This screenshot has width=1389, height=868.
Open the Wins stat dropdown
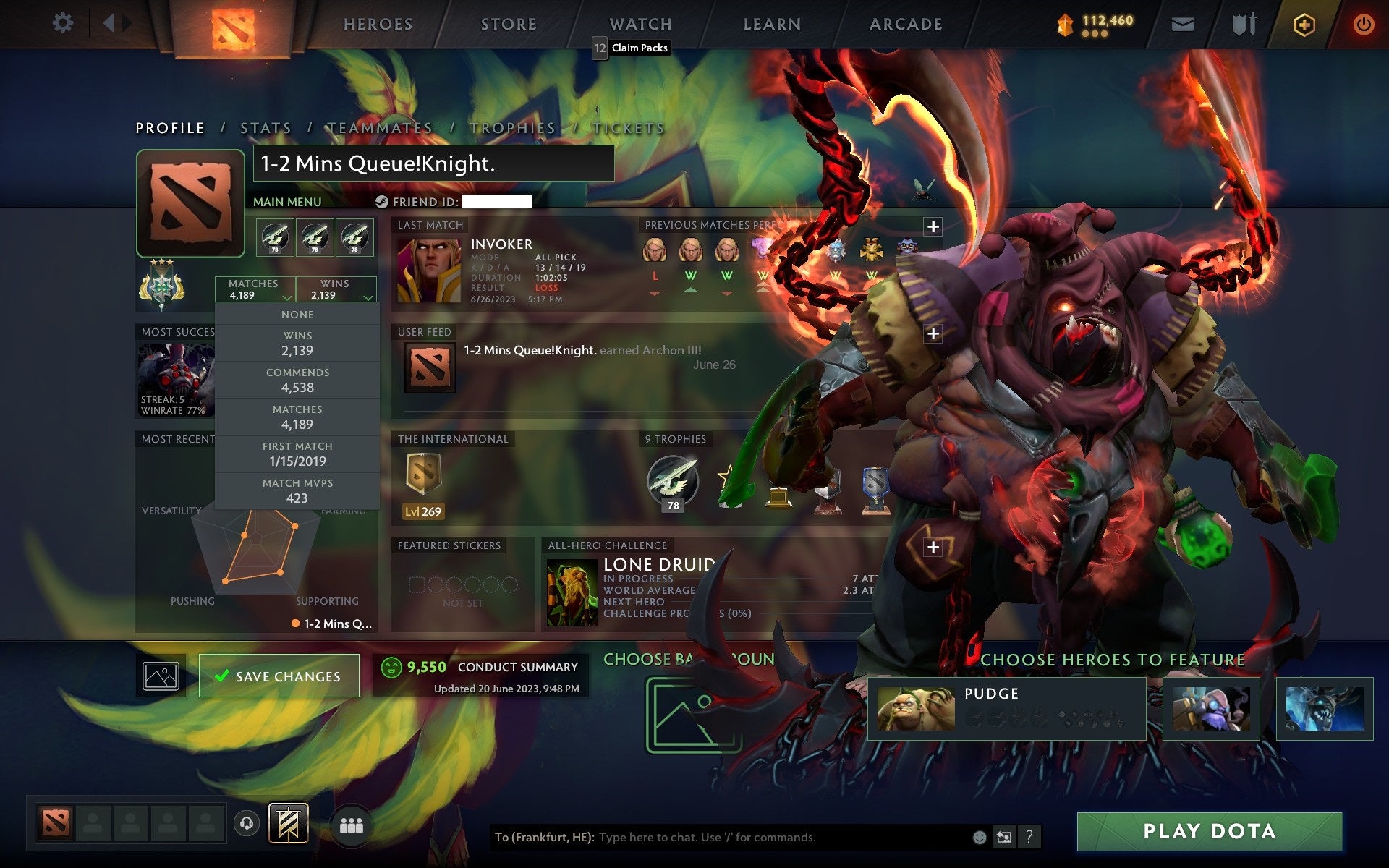tap(334, 289)
